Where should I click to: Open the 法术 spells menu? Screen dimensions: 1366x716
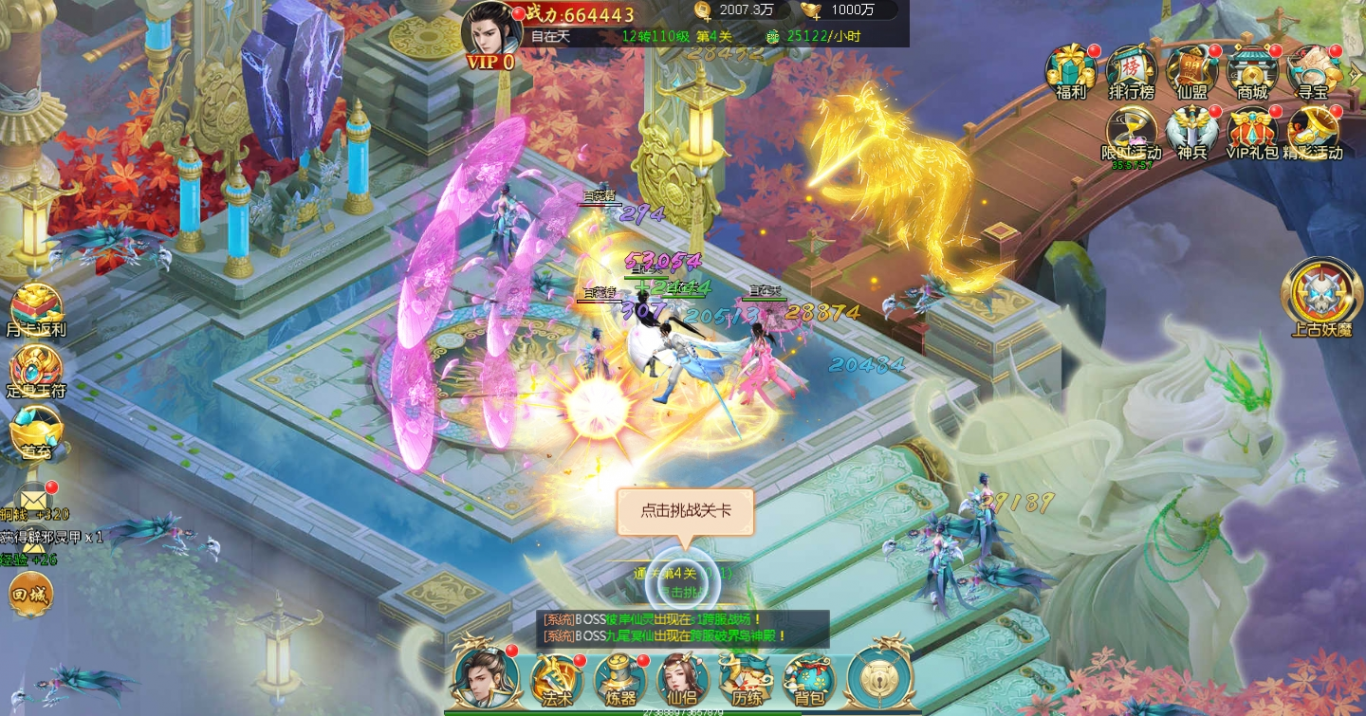(x=555, y=680)
